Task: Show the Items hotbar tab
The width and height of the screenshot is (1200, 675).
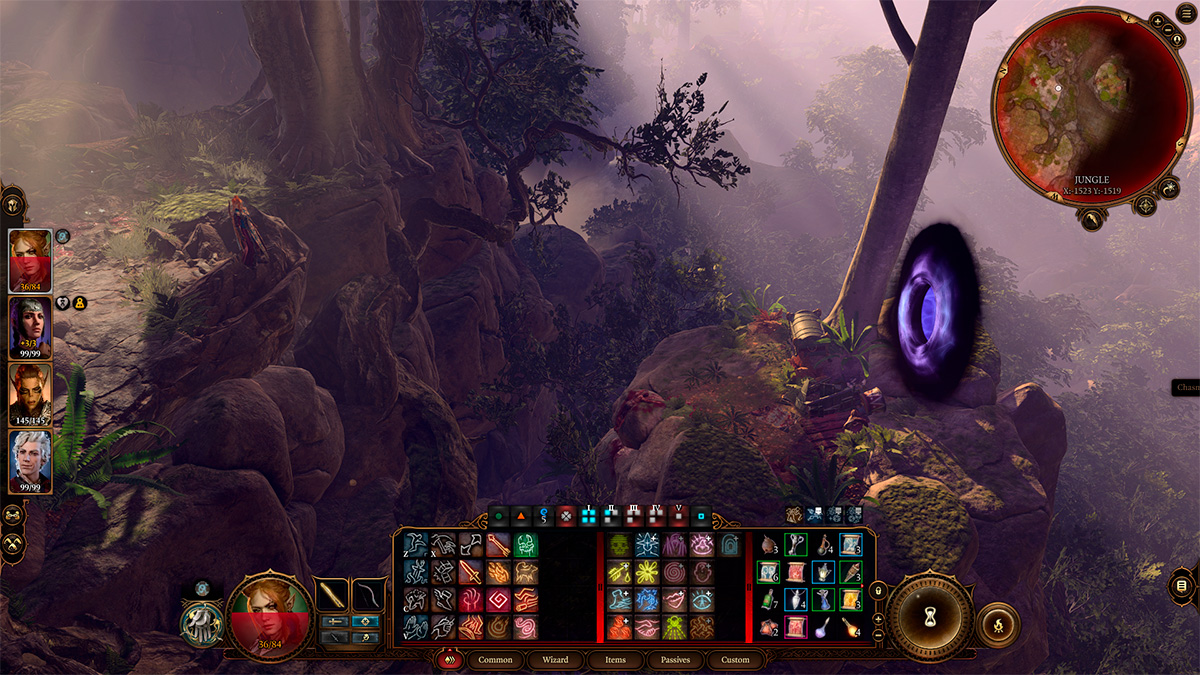Action: (615, 660)
